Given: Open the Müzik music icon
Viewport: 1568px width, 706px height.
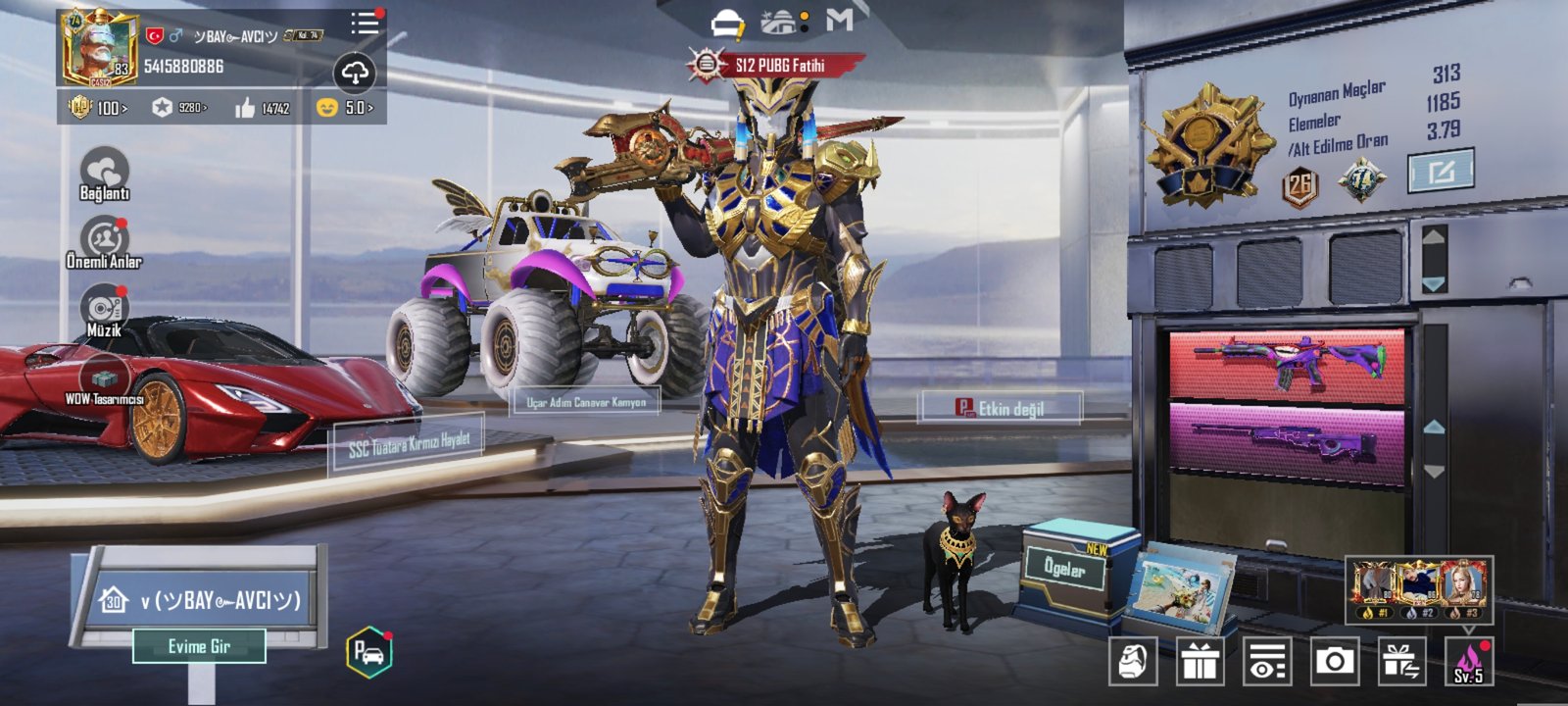Looking at the screenshot, I should [x=104, y=308].
